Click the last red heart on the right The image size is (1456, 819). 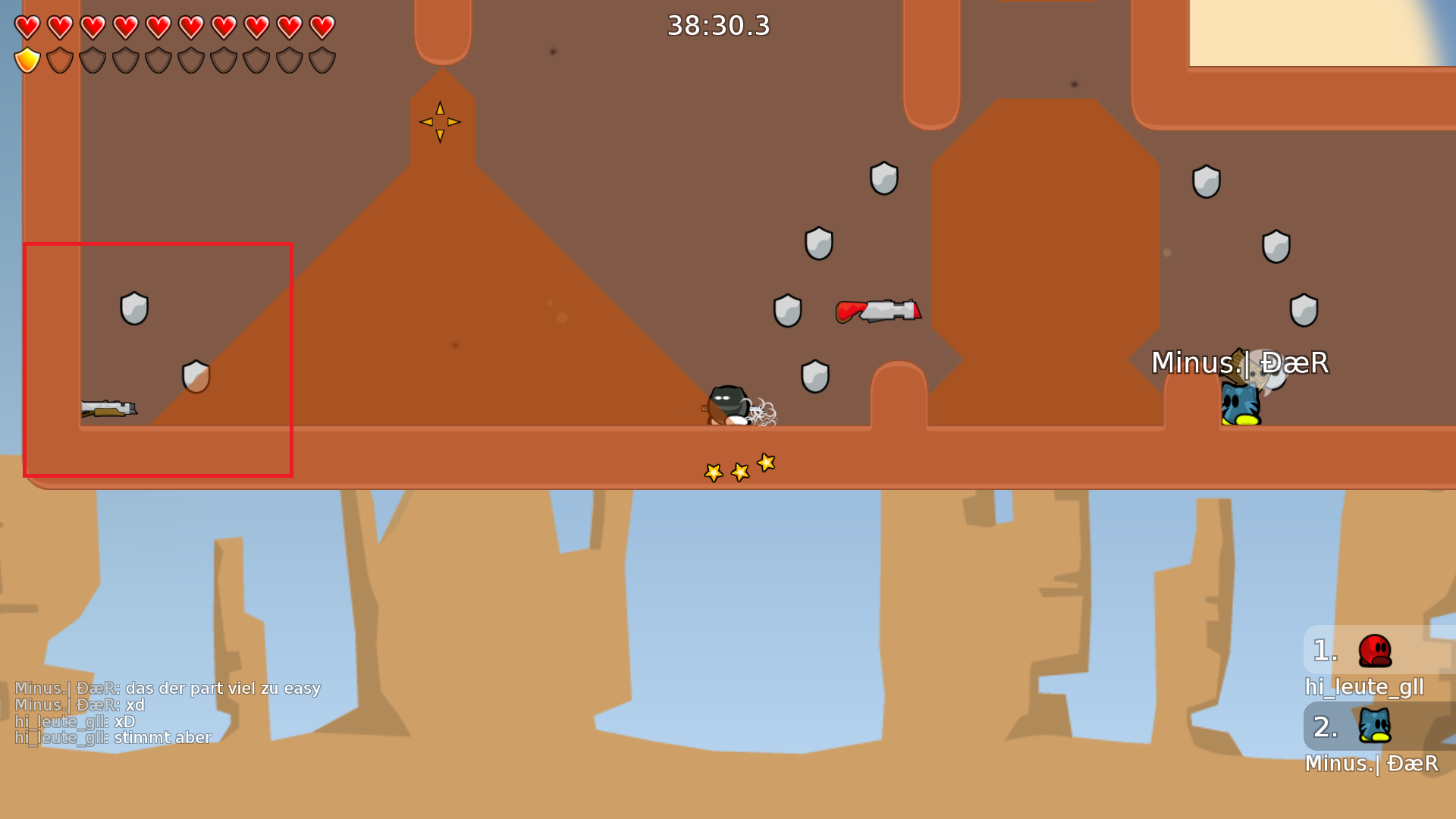(322, 27)
